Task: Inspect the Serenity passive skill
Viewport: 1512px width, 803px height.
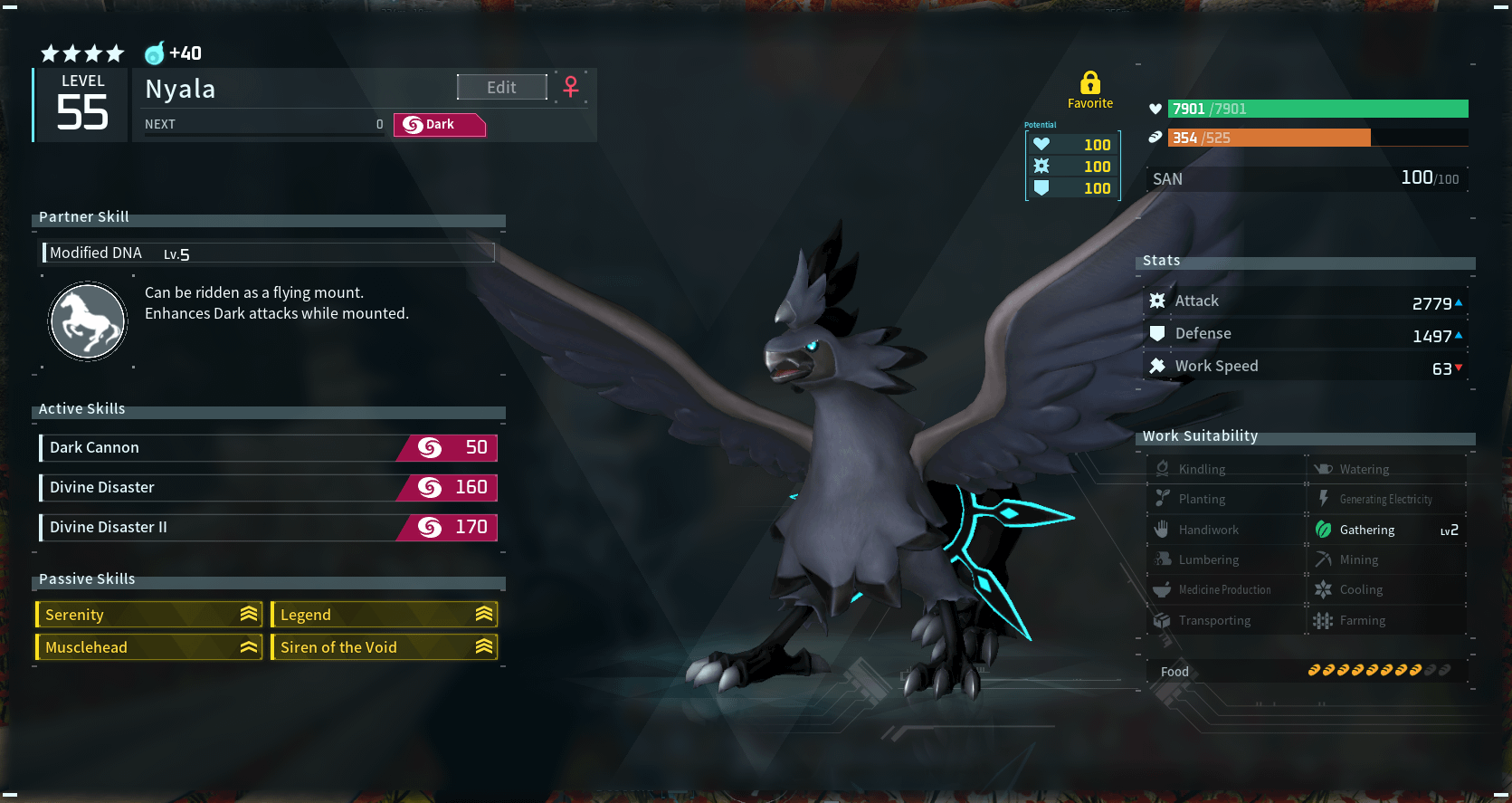Action: [x=149, y=615]
